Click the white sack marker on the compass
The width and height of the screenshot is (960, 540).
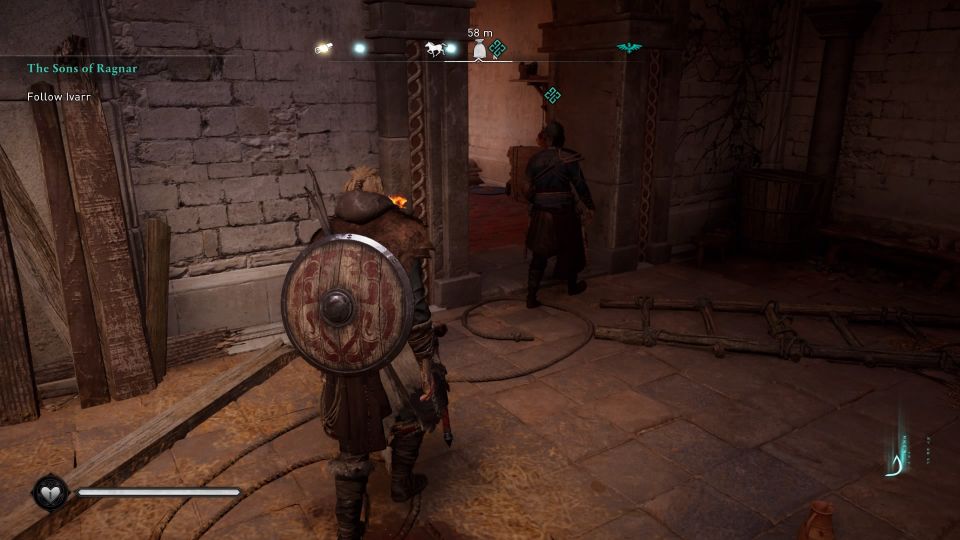478,50
